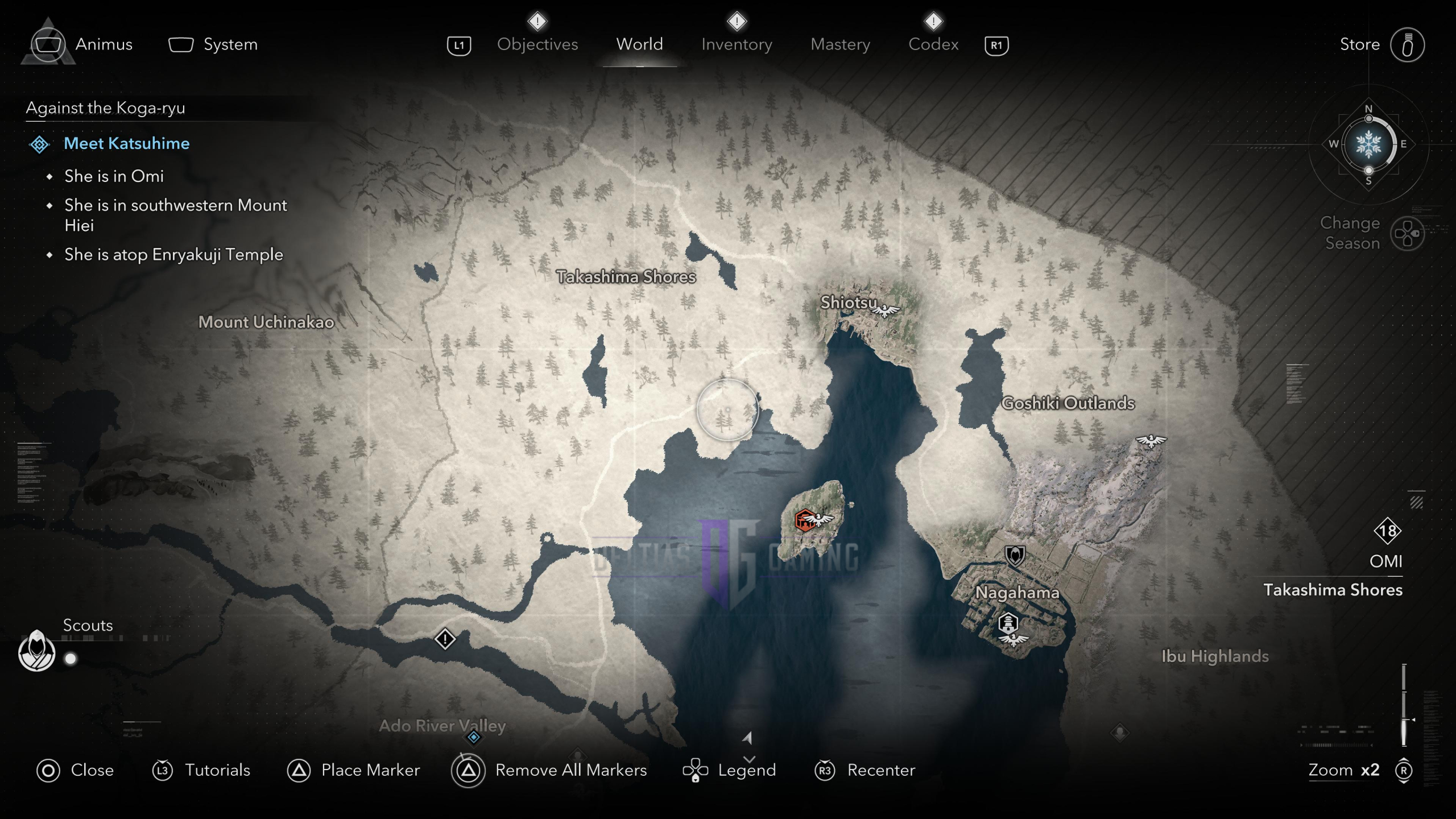Open the Inventory tab
This screenshot has width=1456, height=819.
pos(737,44)
